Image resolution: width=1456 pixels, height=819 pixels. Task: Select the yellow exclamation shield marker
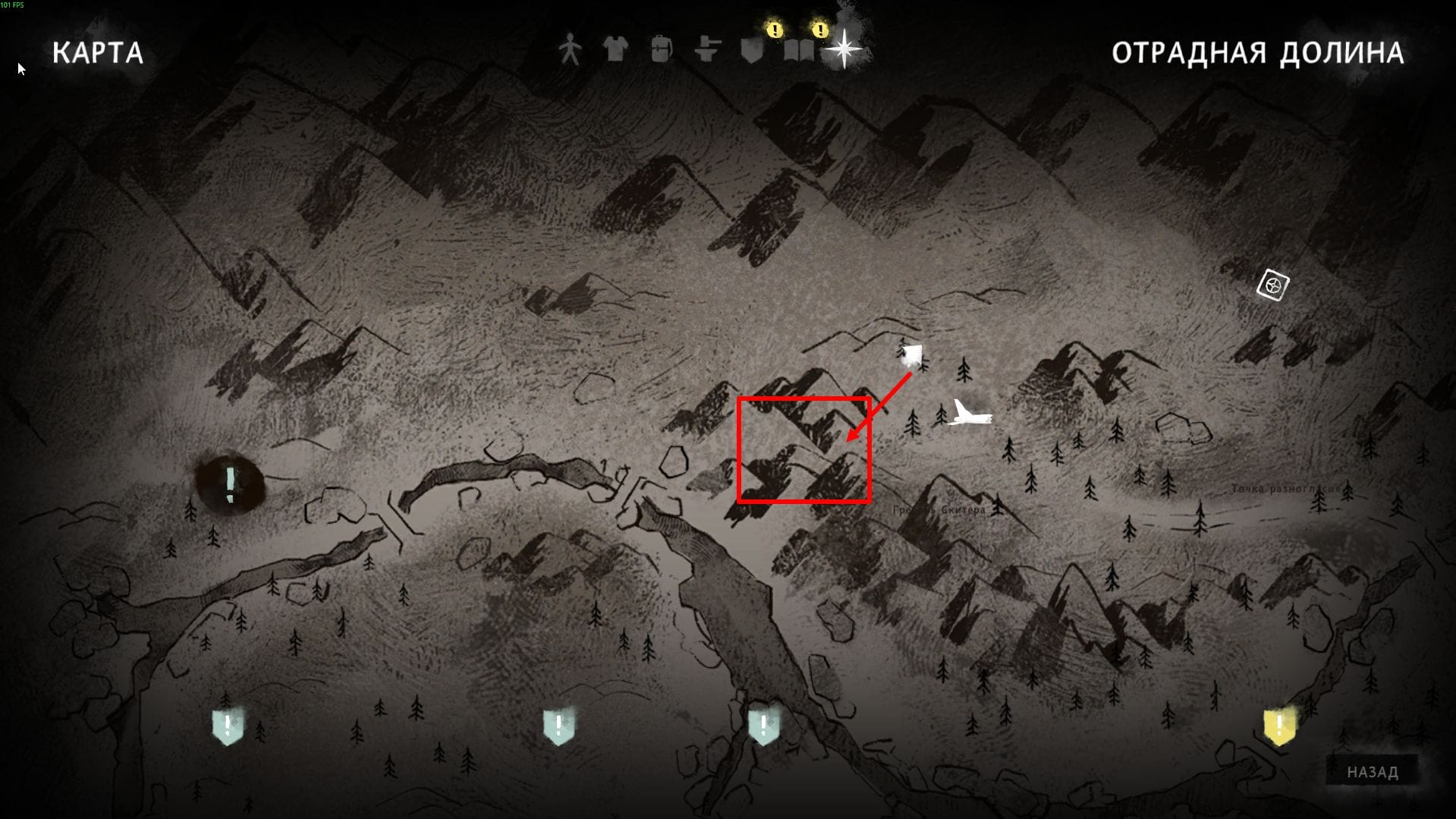click(x=1279, y=726)
